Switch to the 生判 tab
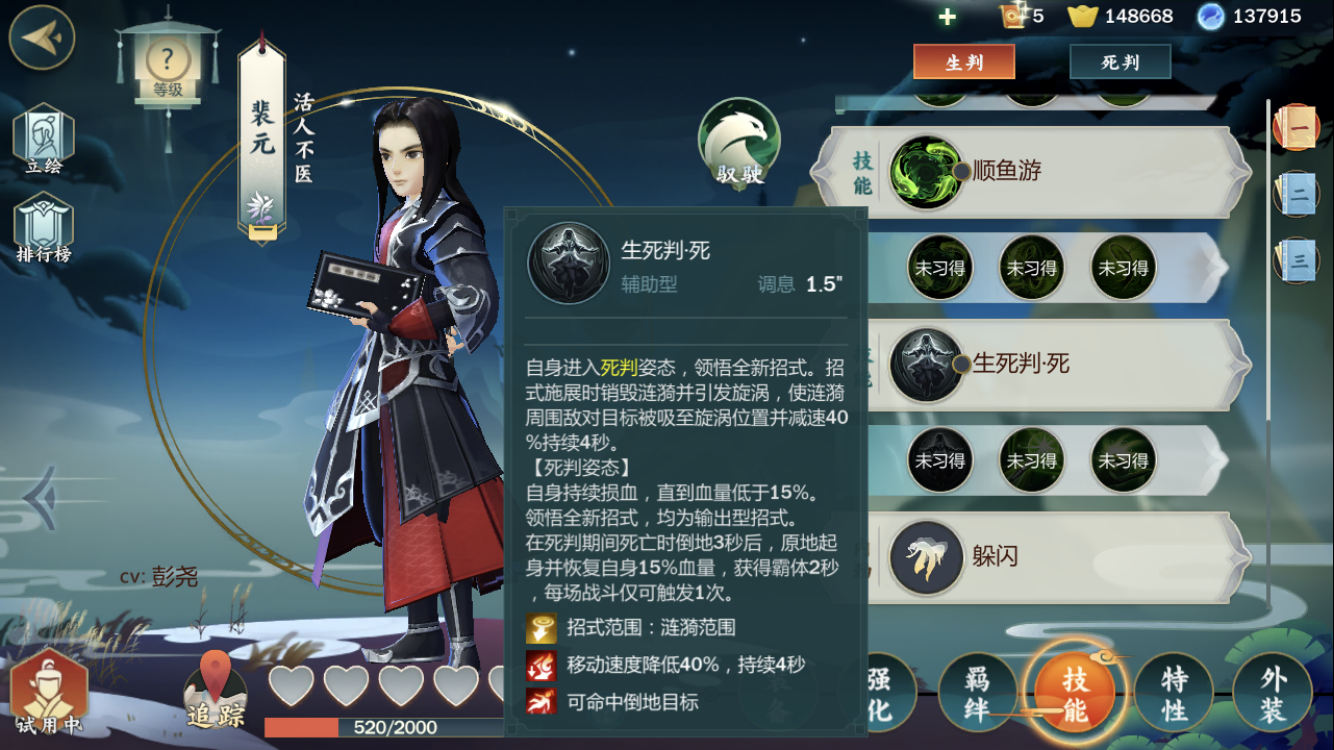The image size is (1334, 750). tap(964, 62)
